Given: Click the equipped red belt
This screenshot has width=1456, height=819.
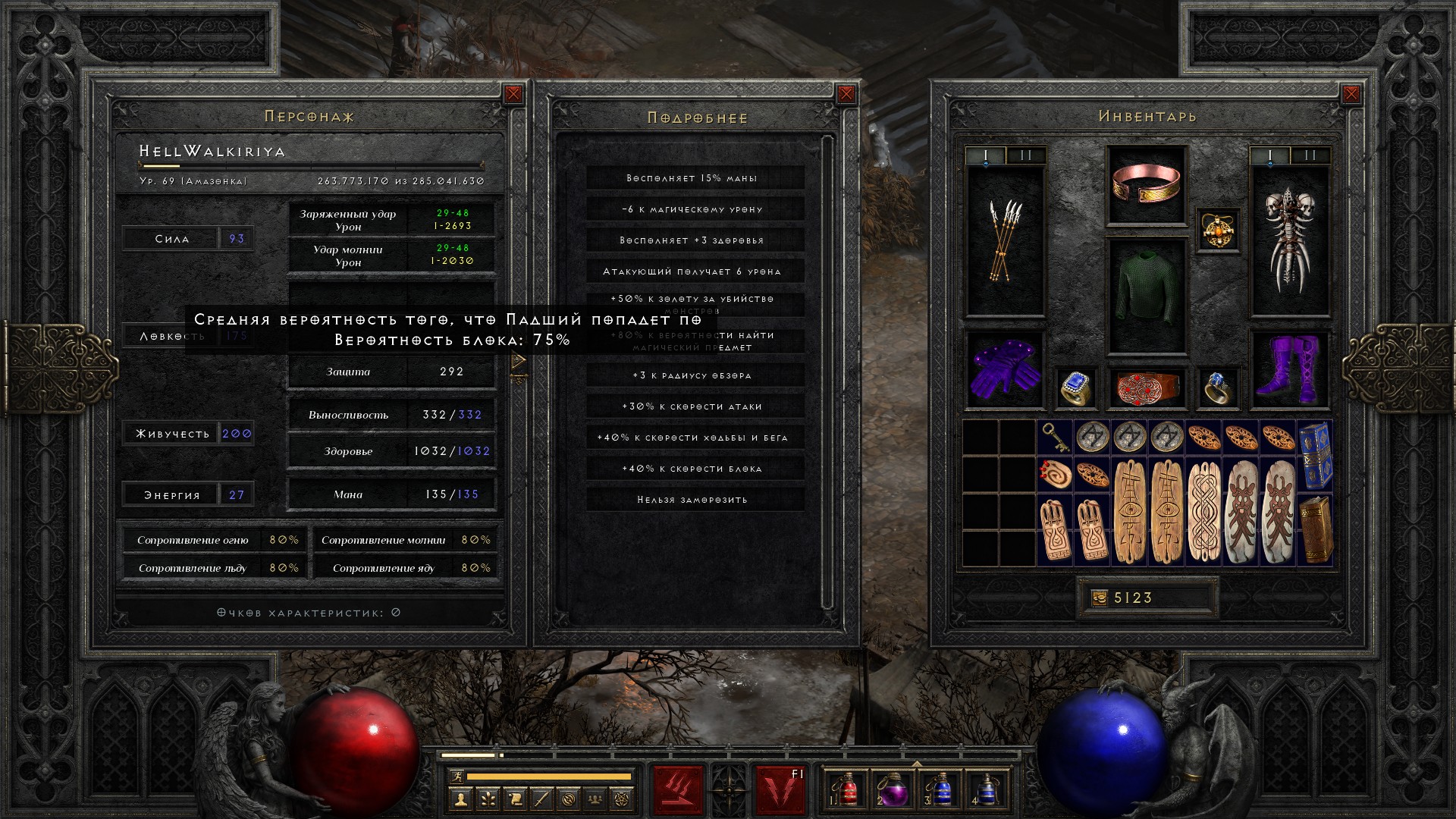Looking at the screenshot, I should (1146, 388).
